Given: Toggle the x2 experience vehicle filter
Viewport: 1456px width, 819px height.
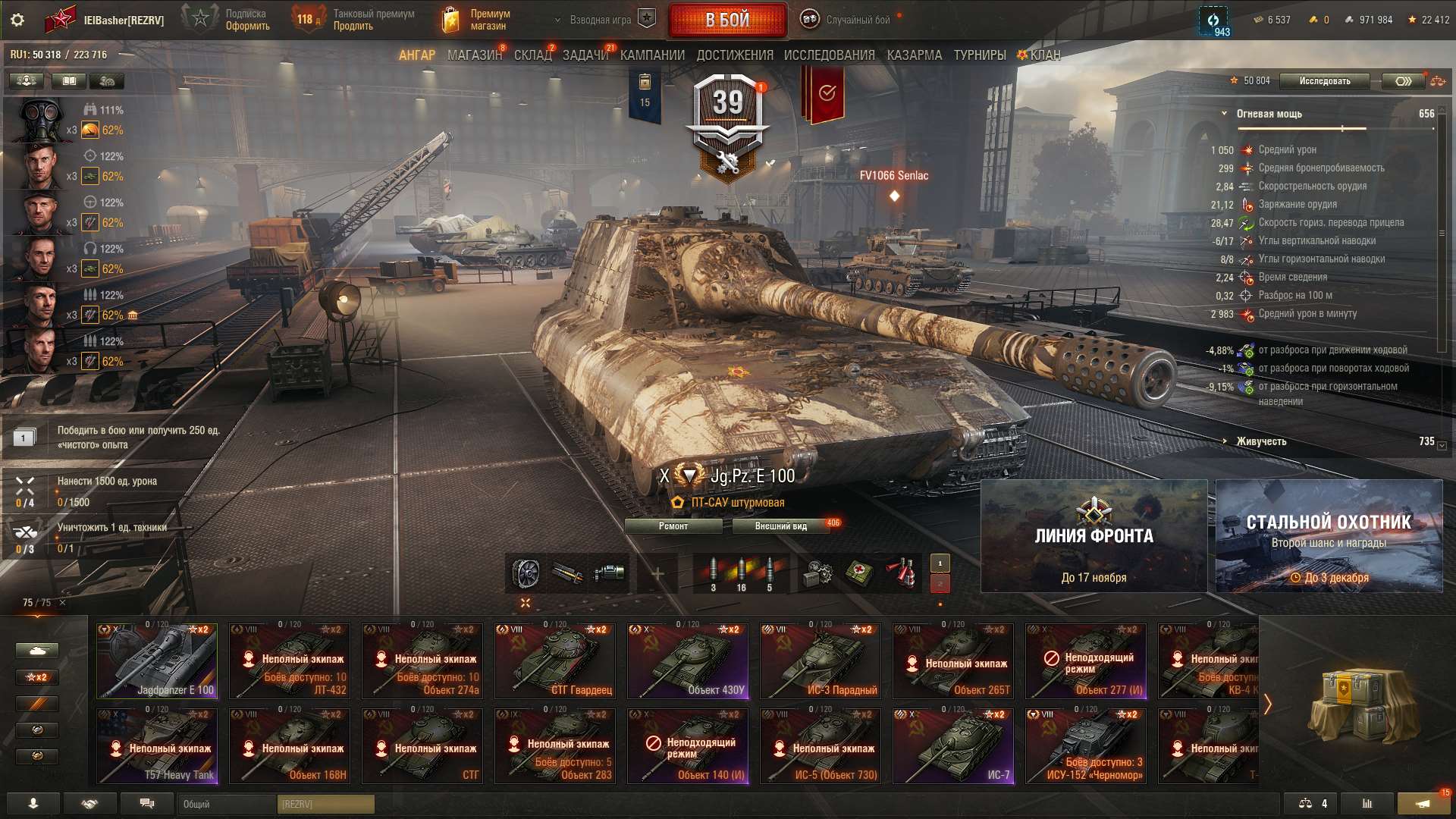Looking at the screenshot, I should (36, 677).
